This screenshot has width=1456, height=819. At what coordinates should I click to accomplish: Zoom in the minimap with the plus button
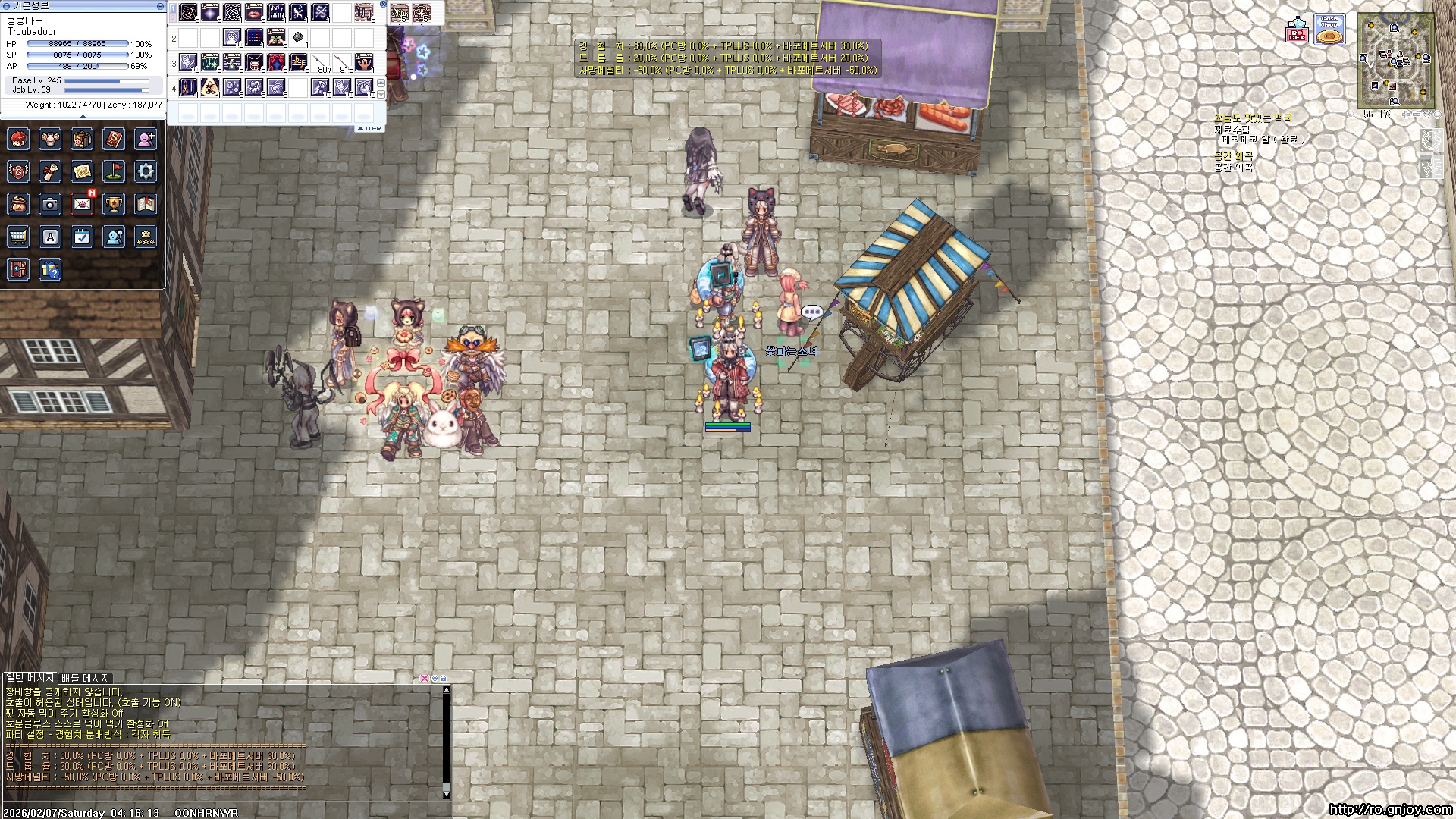point(1405,115)
